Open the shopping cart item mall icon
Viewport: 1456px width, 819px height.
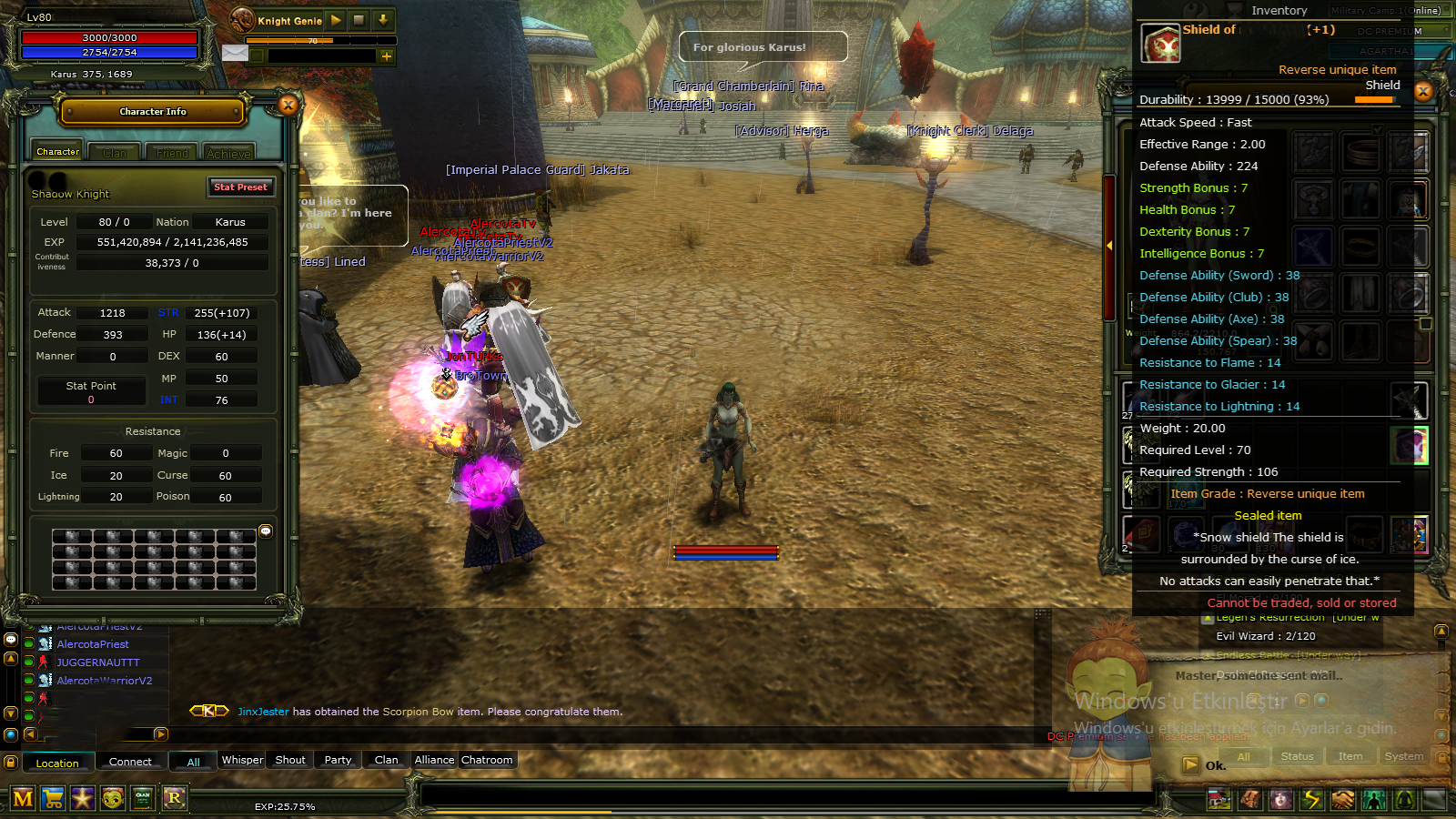coord(53,797)
